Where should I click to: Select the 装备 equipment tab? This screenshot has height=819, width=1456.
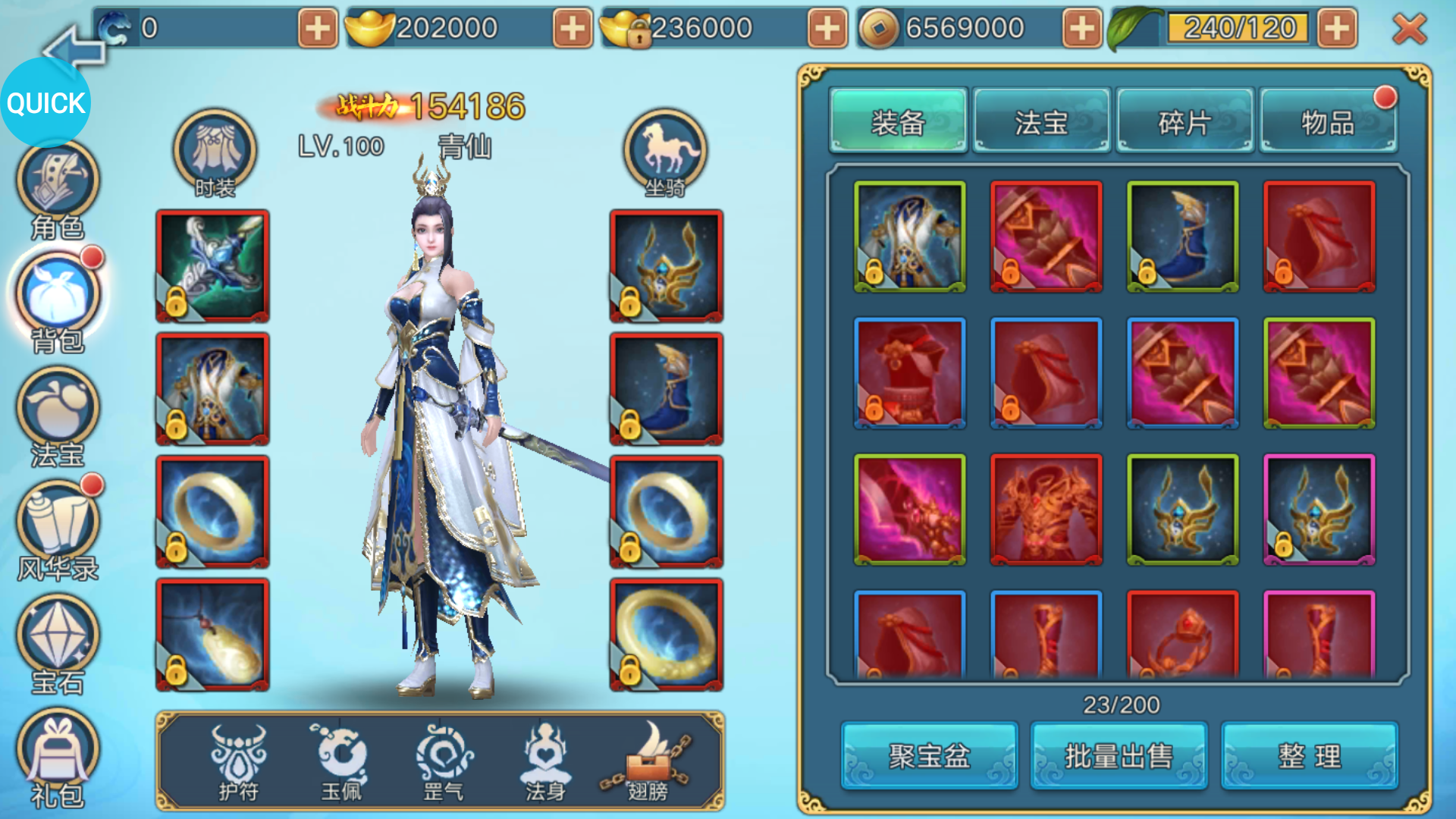[899, 121]
